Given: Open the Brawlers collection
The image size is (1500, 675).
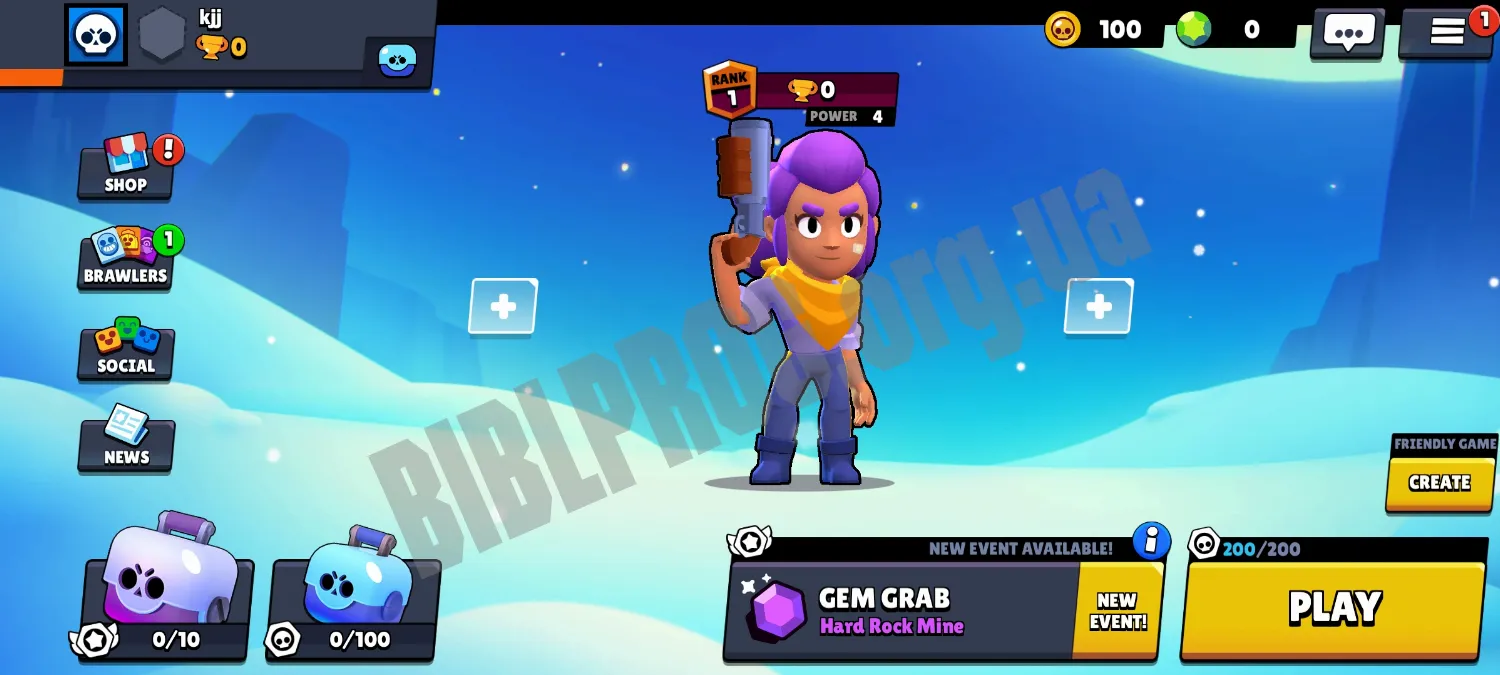Looking at the screenshot, I should click(125, 258).
